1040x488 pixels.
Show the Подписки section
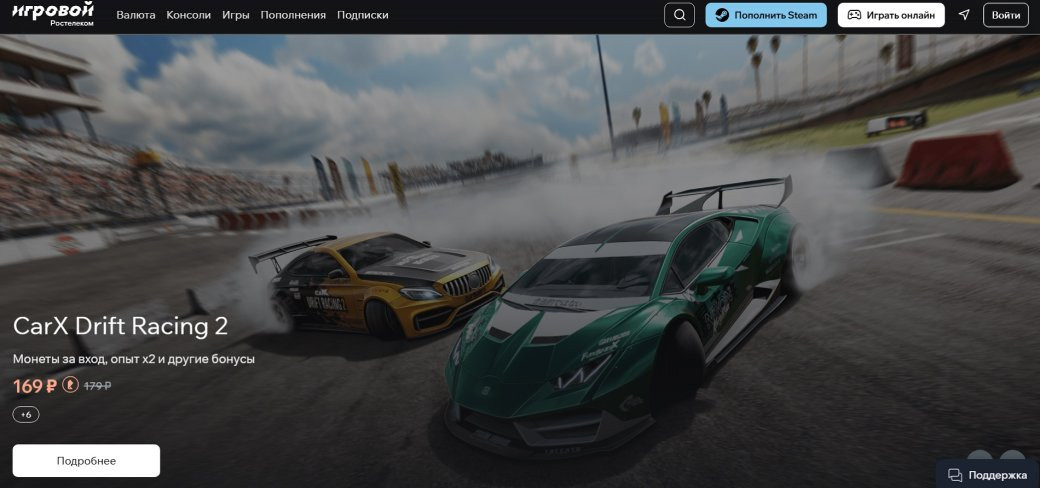point(363,15)
